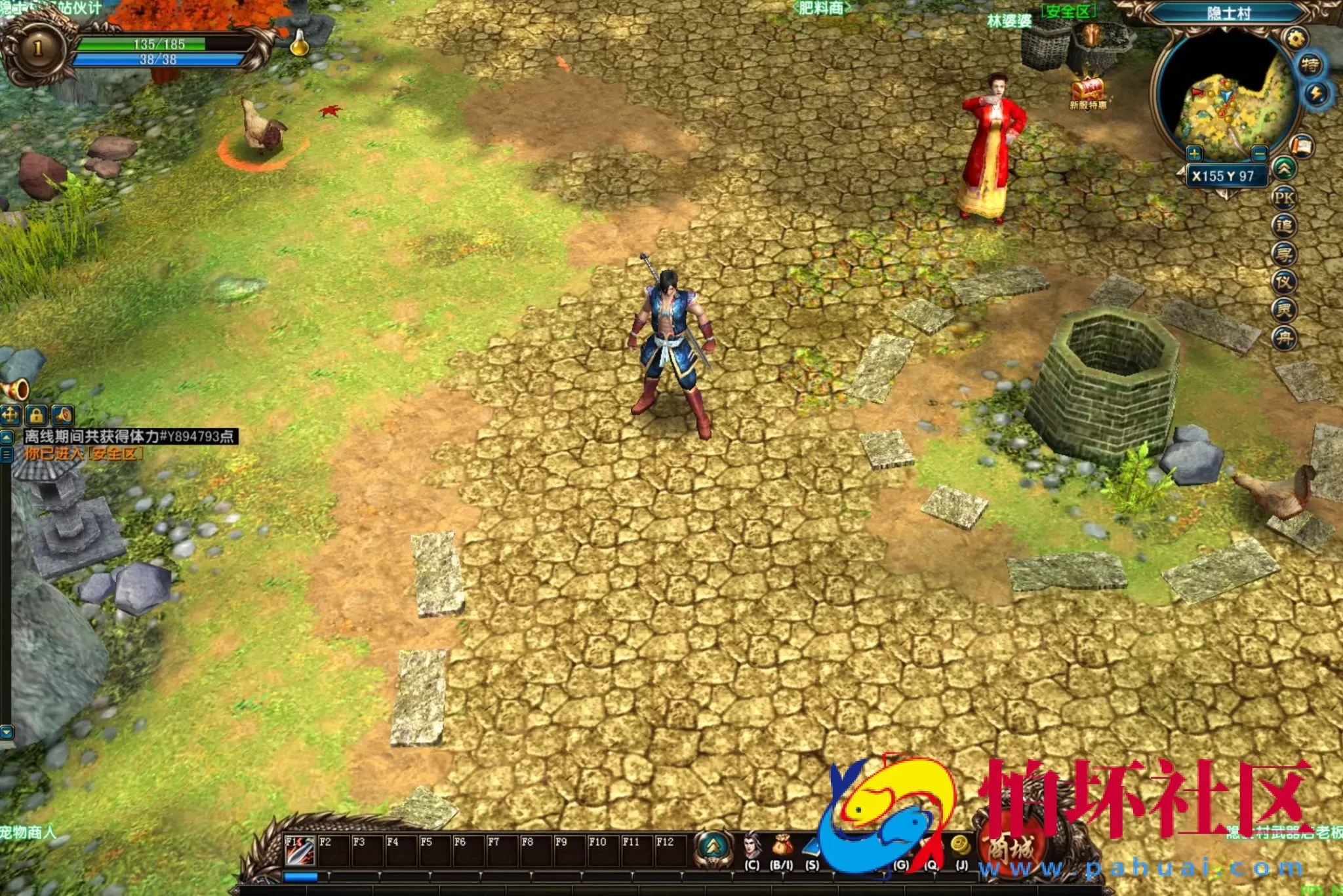This screenshot has height=896, width=1343.
Task: Enable chat move mode with the arrows icon
Action: pyautogui.click(x=10, y=415)
